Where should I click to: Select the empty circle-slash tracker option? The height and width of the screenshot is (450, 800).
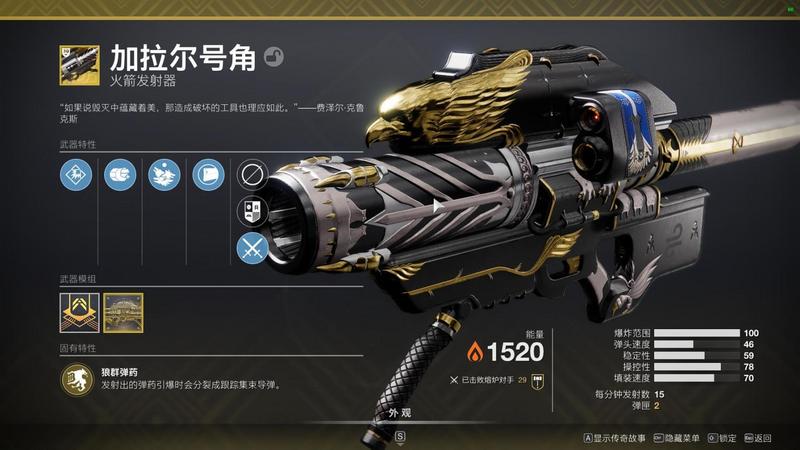250,175
